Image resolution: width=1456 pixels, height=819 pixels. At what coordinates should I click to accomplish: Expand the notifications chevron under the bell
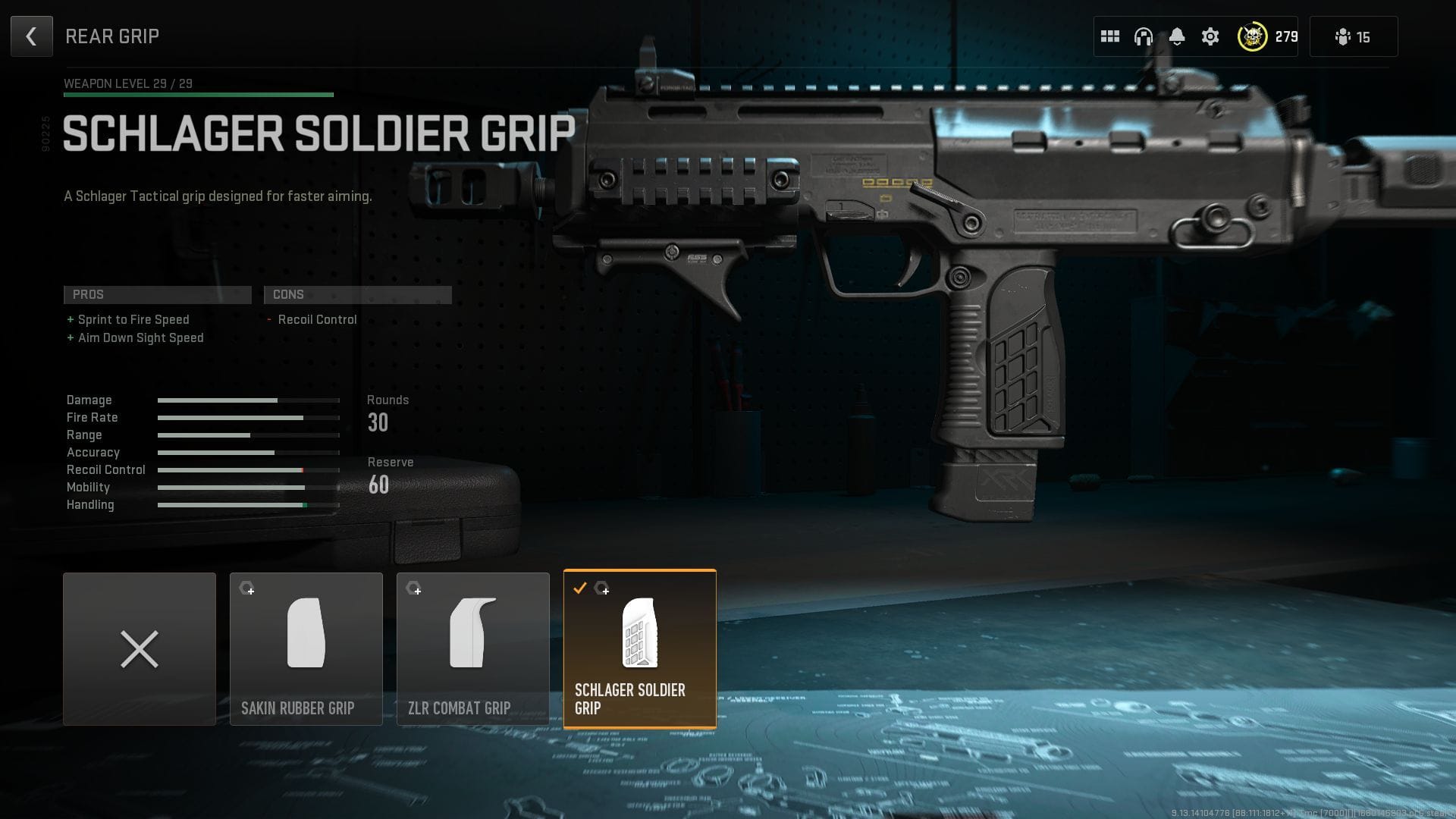pos(1177,45)
